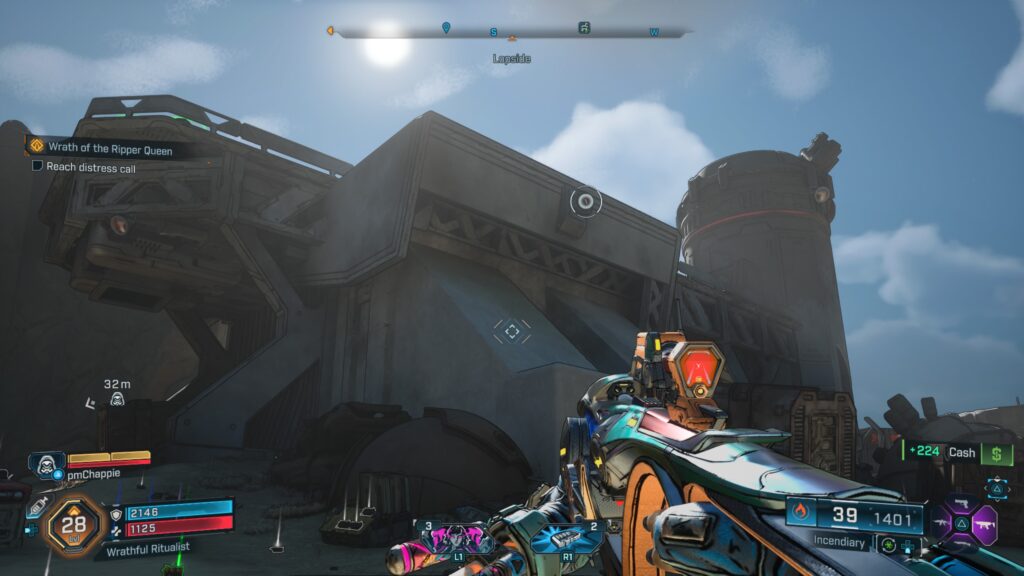Activate the pink action skill icon
The image size is (1024, 576).
coord(458,538)
